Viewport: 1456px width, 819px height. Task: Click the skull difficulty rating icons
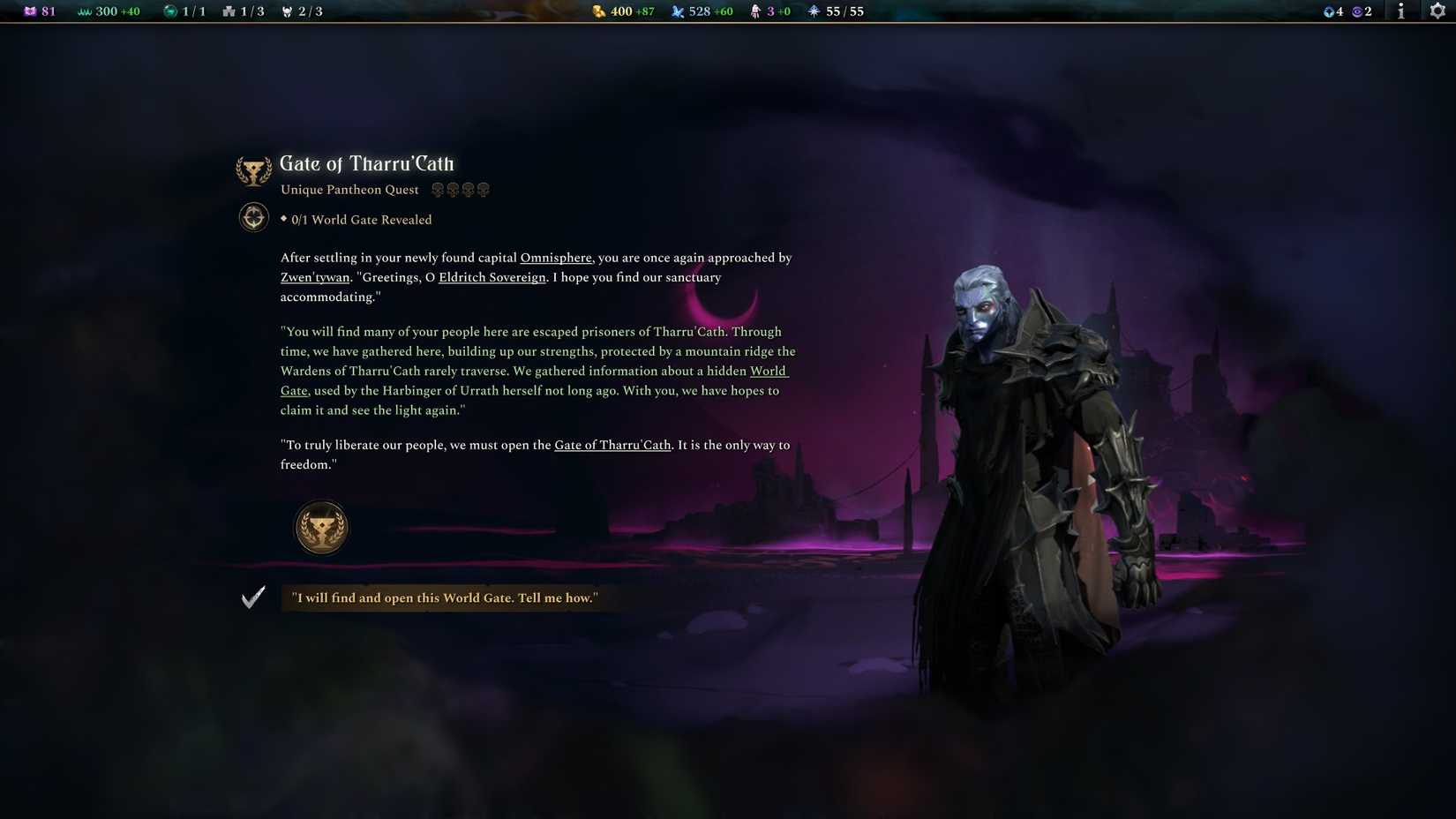tap(462, 189)
